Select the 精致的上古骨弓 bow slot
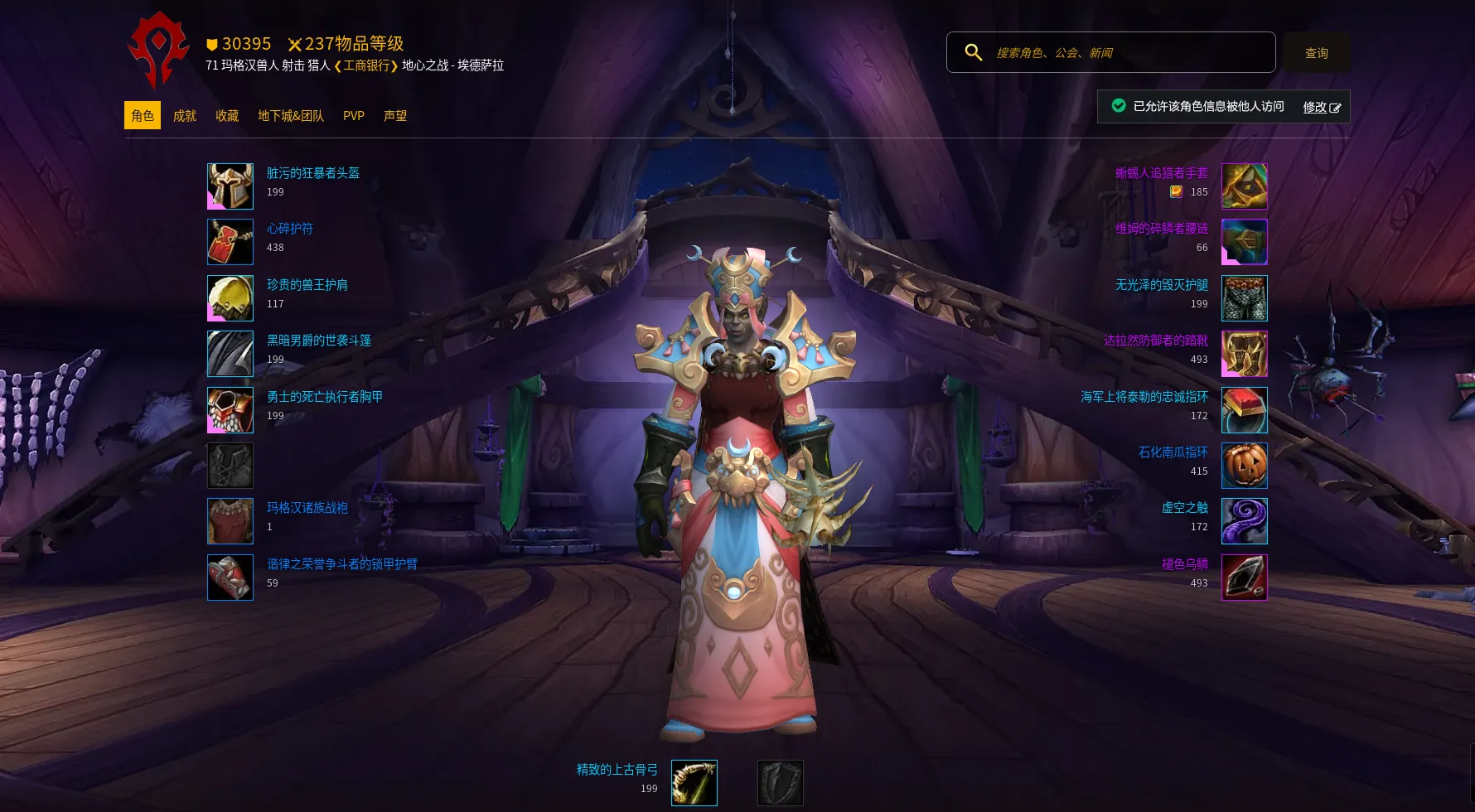 click(694, 783)
